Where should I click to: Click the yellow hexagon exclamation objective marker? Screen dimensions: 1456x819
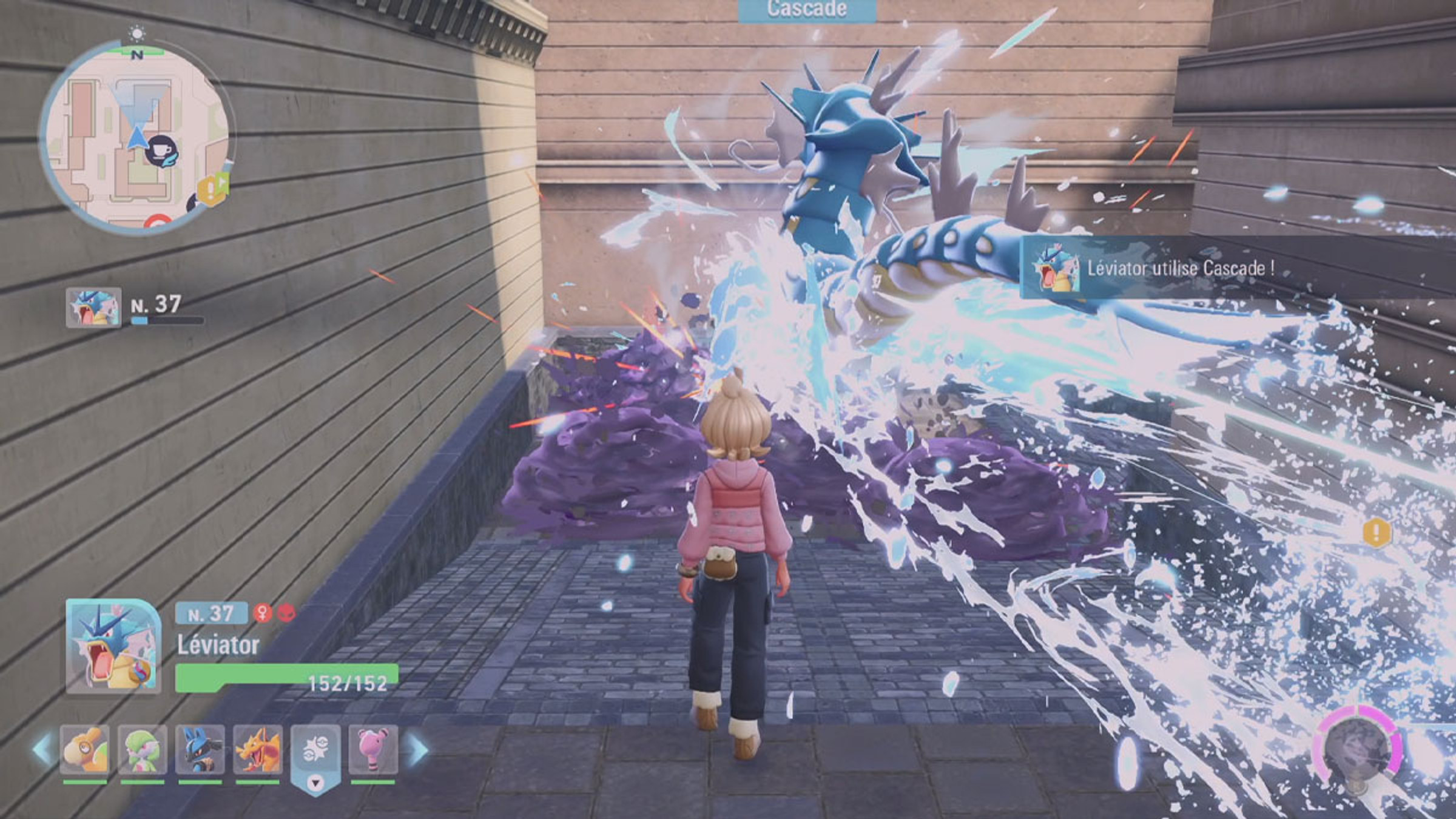pos(1377,533)
